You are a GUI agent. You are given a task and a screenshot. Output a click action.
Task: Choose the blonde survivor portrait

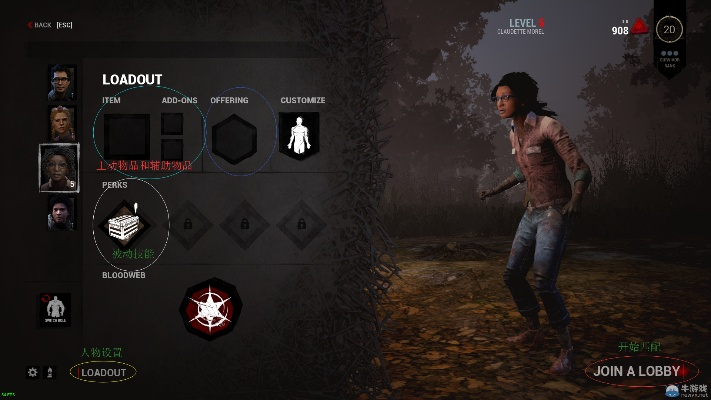(62, 124)
